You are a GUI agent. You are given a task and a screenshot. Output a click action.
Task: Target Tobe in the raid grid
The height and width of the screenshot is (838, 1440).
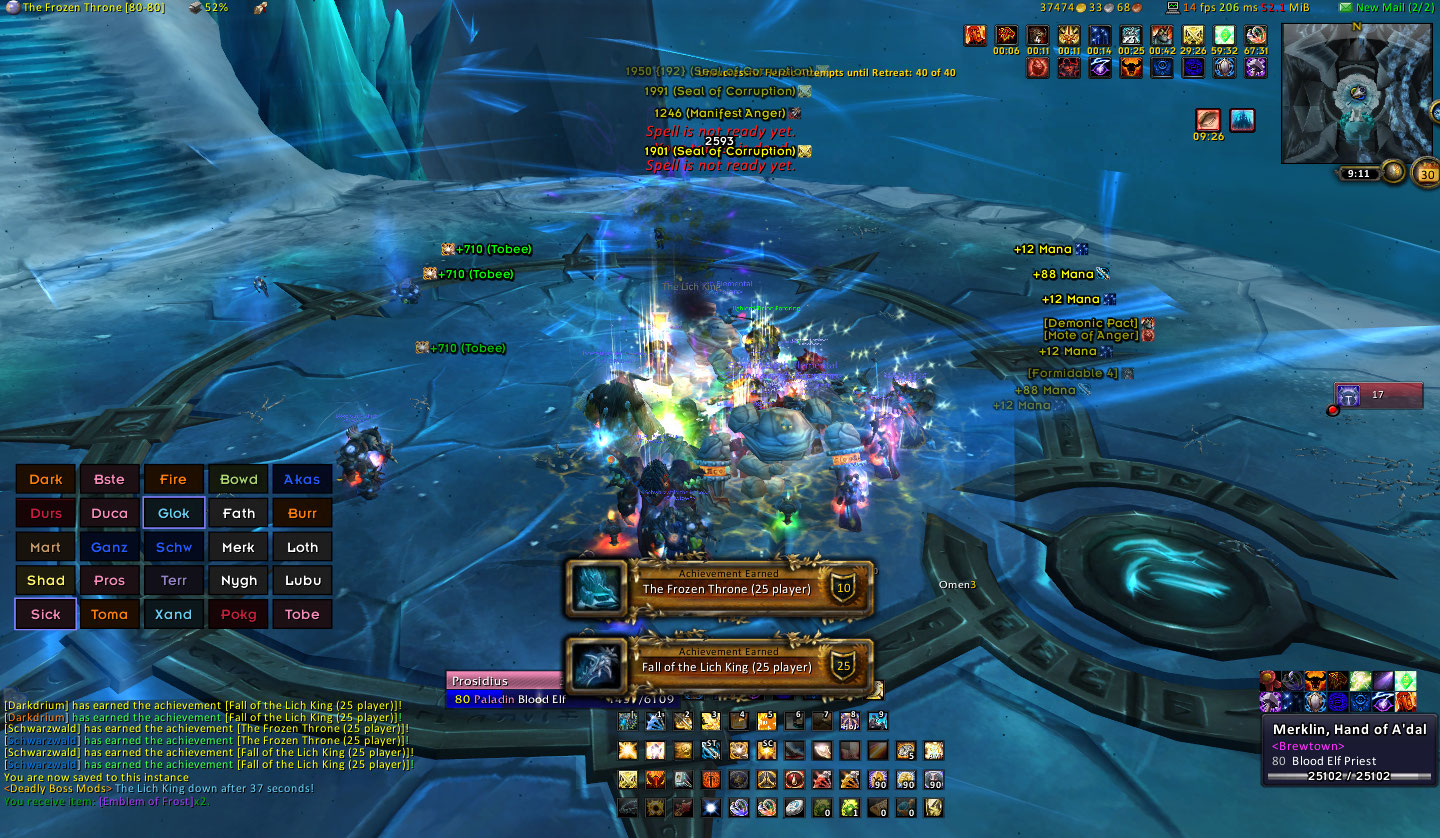click(302, 614)
